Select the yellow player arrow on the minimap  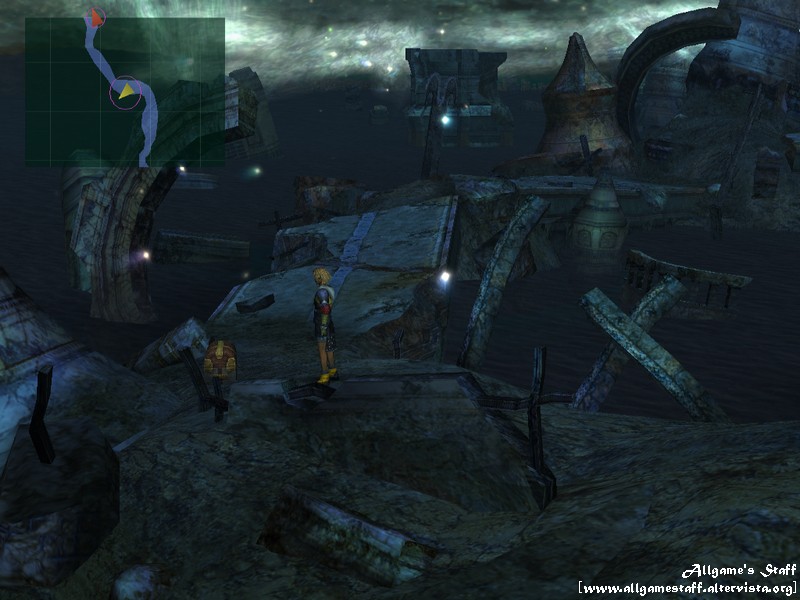[x=127, y=93]
